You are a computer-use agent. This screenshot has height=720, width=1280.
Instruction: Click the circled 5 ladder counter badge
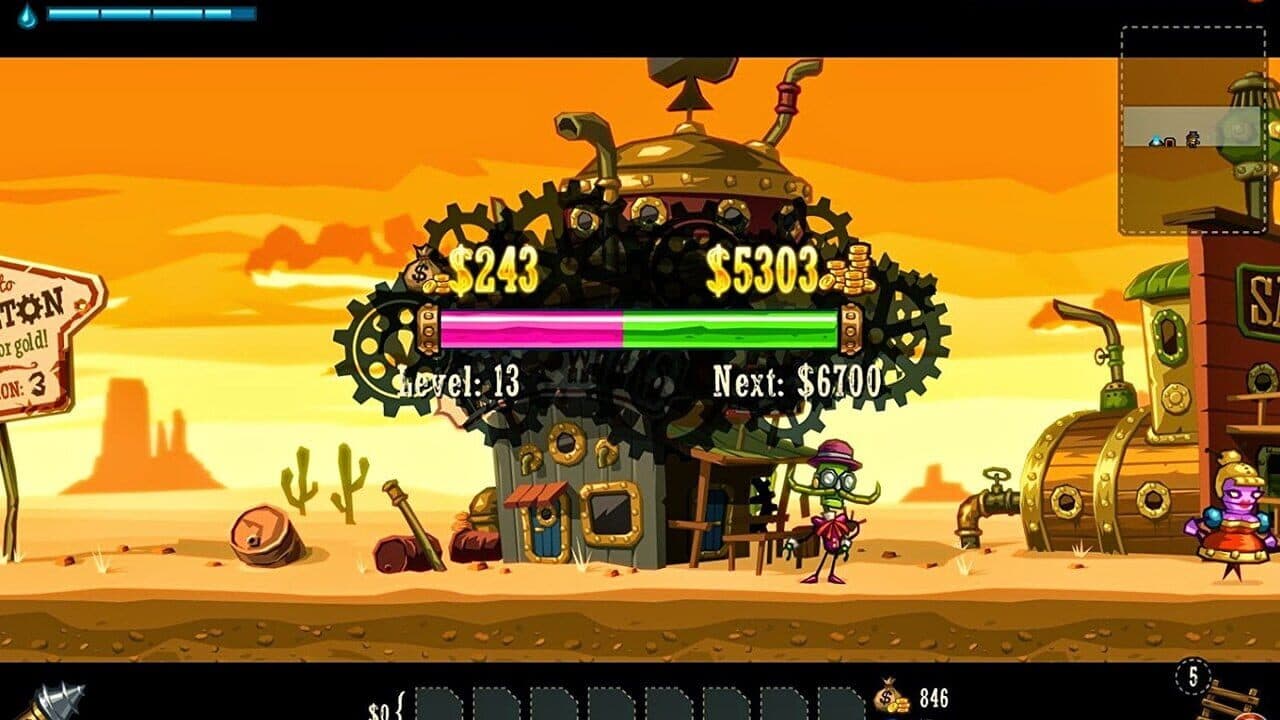[x=1193, y=677]
